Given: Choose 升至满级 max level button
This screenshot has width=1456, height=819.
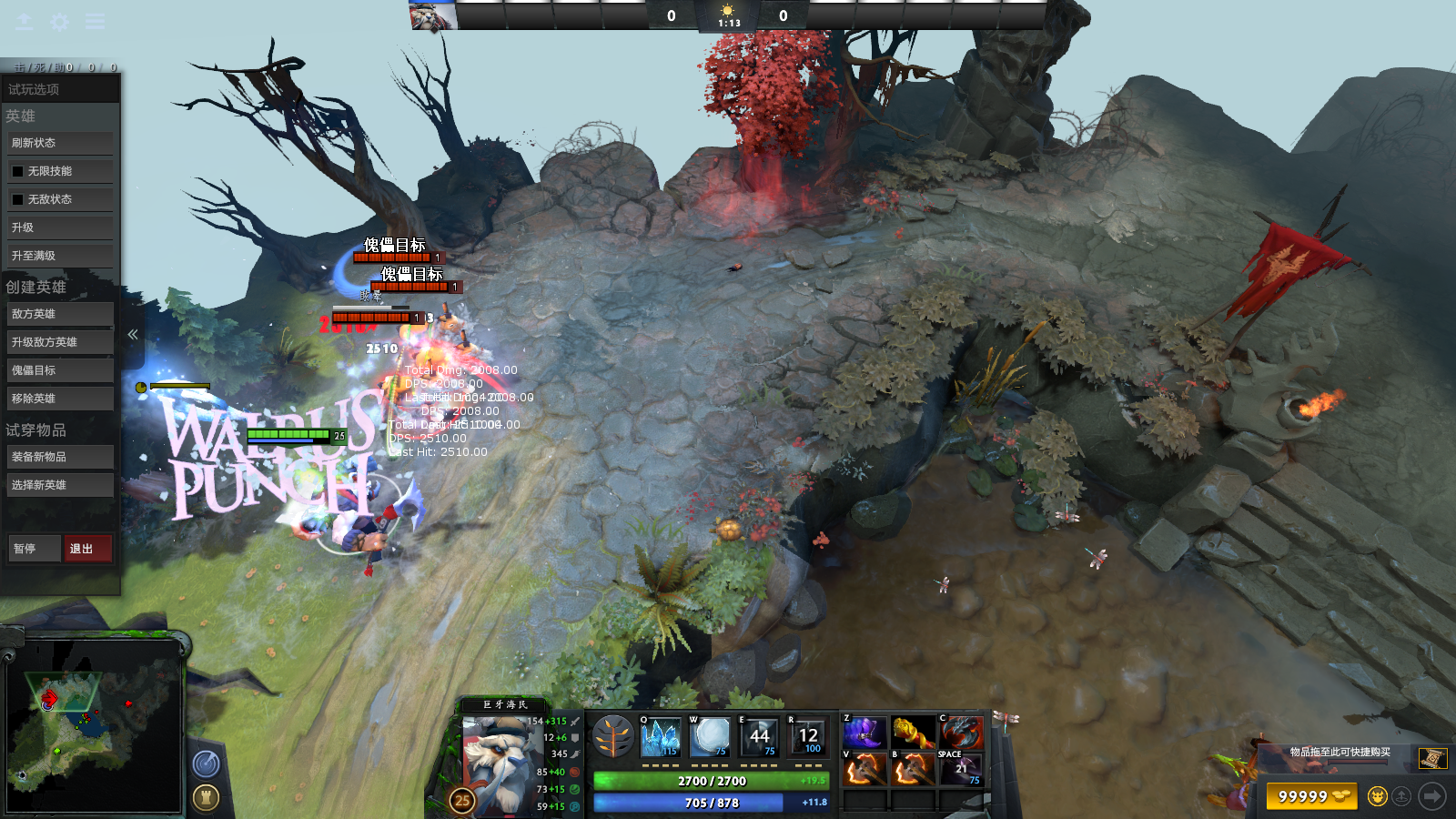Looking at the screenshot, I should pos(60,256).
